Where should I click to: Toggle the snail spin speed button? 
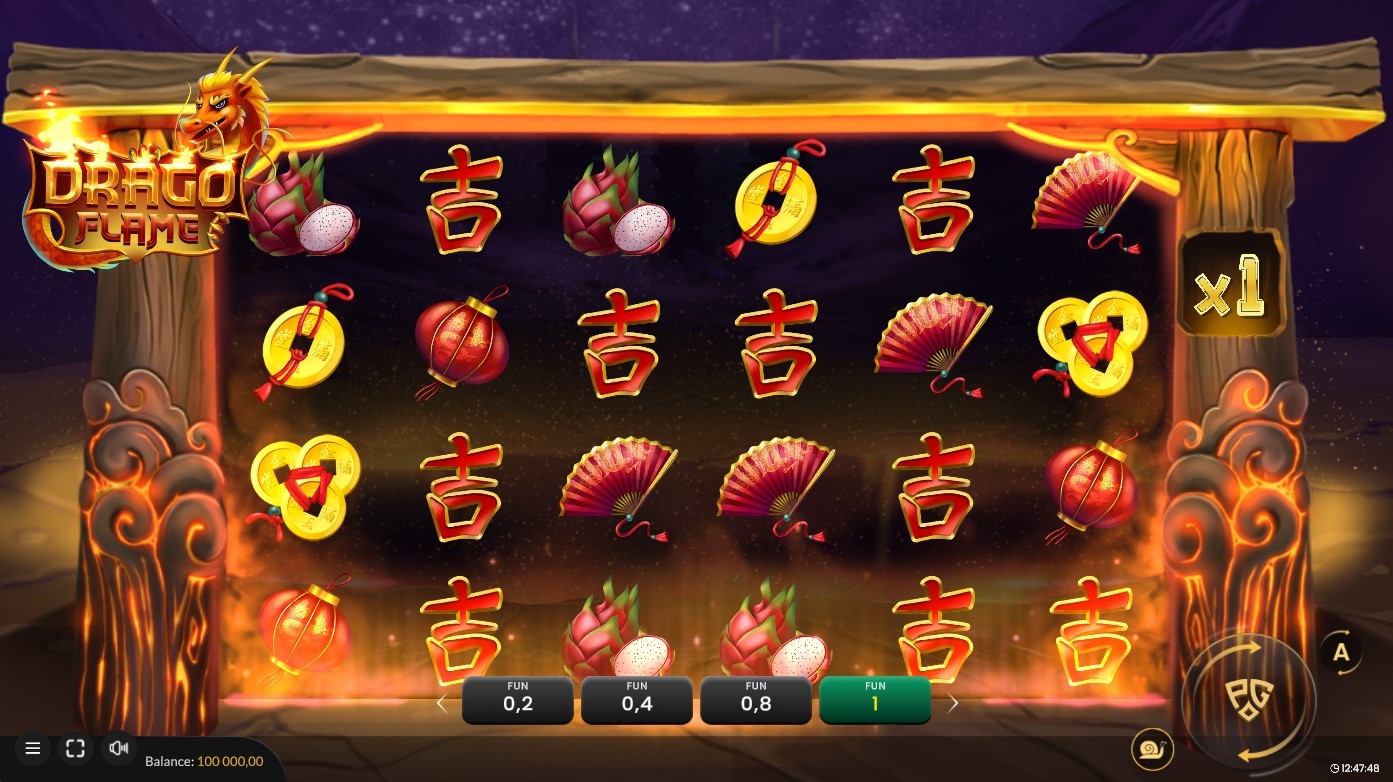1152,748
